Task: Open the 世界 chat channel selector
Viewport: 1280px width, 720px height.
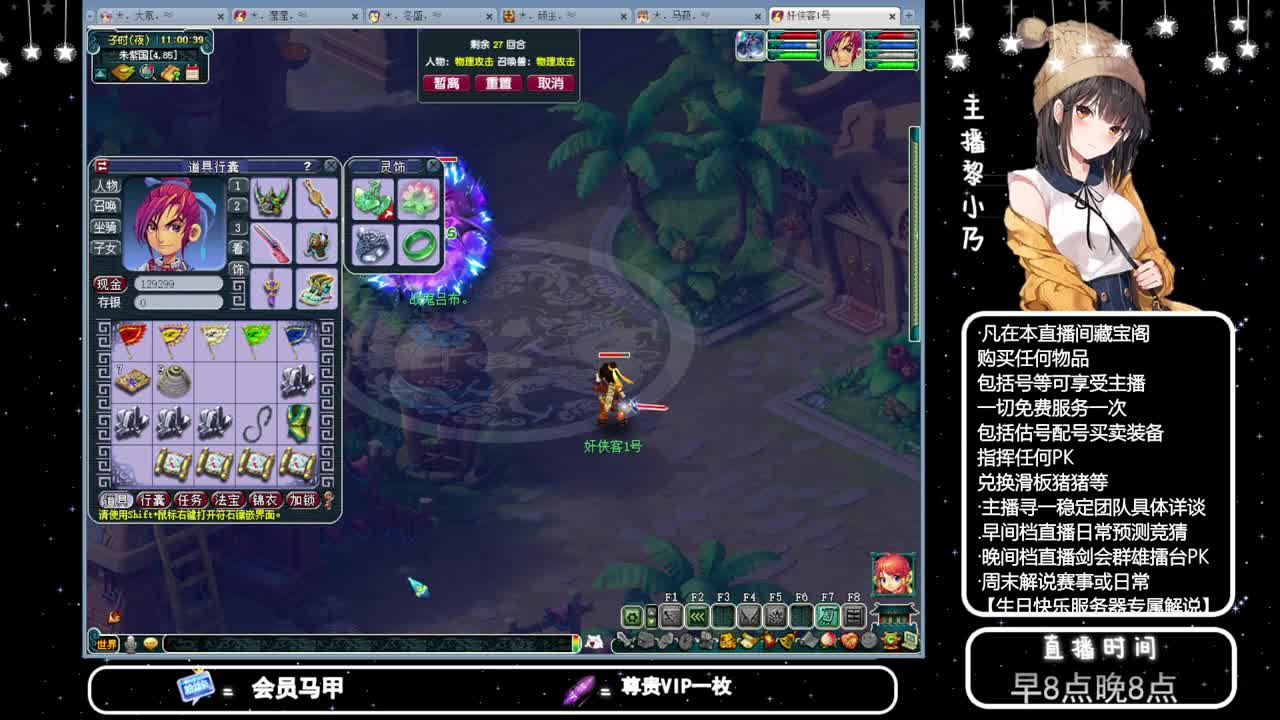Action: pos(106,644)
